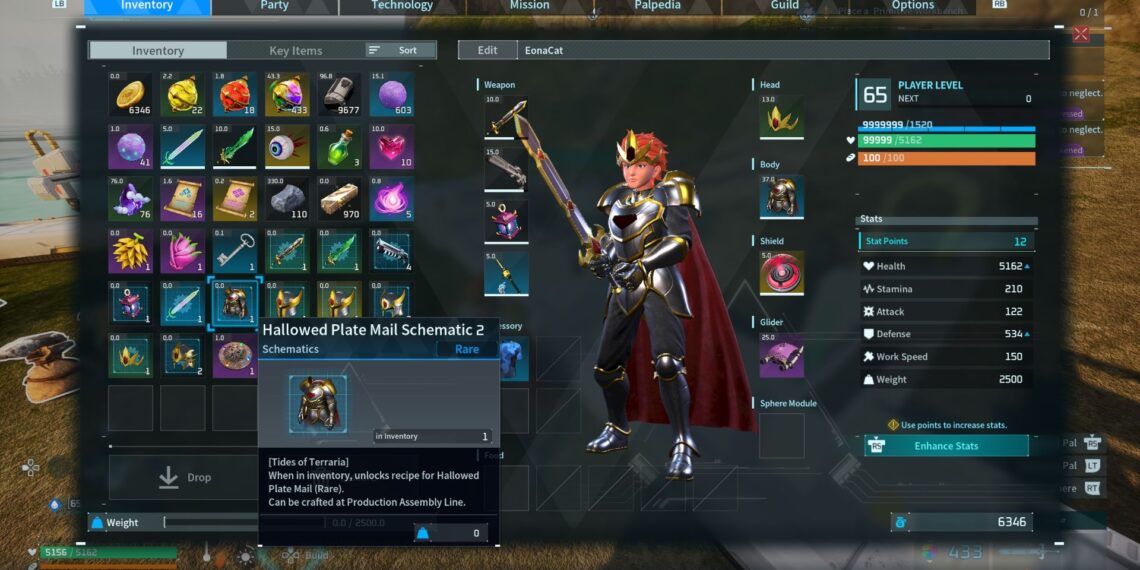Open the Palpedia tab
Screen dimensions: 1140x570
tap(657, 6)
